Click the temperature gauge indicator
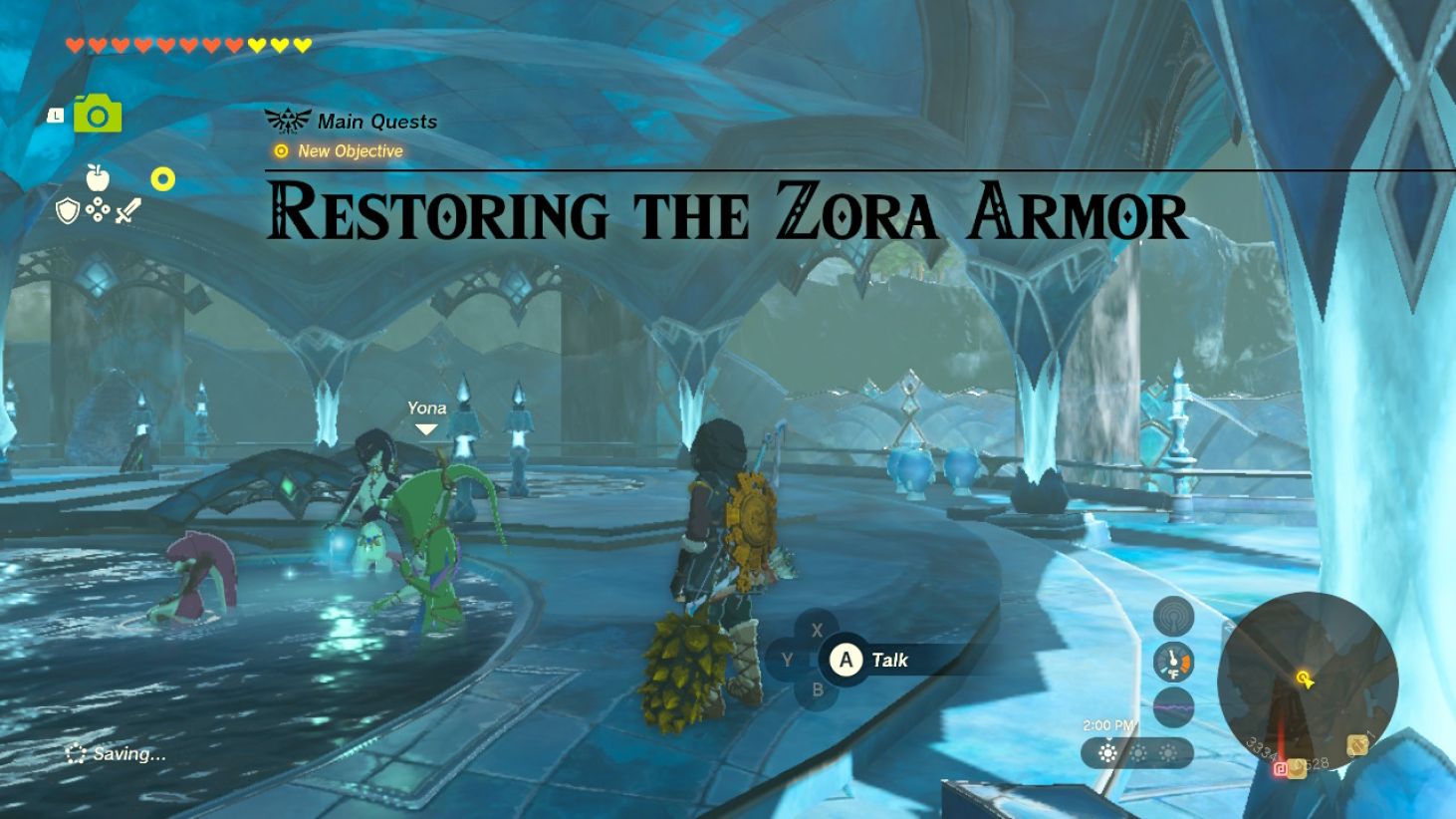 [x=1173, y=660]
